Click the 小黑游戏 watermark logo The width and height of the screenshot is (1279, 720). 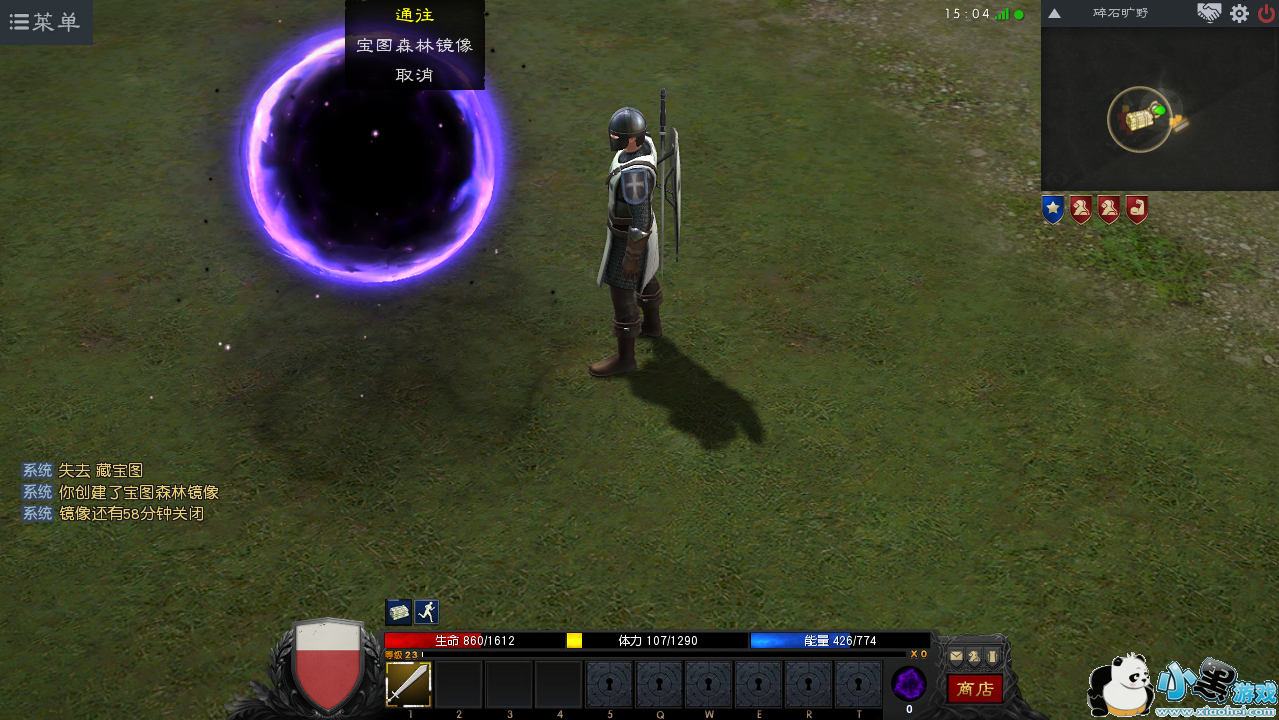pos(1182,687)
